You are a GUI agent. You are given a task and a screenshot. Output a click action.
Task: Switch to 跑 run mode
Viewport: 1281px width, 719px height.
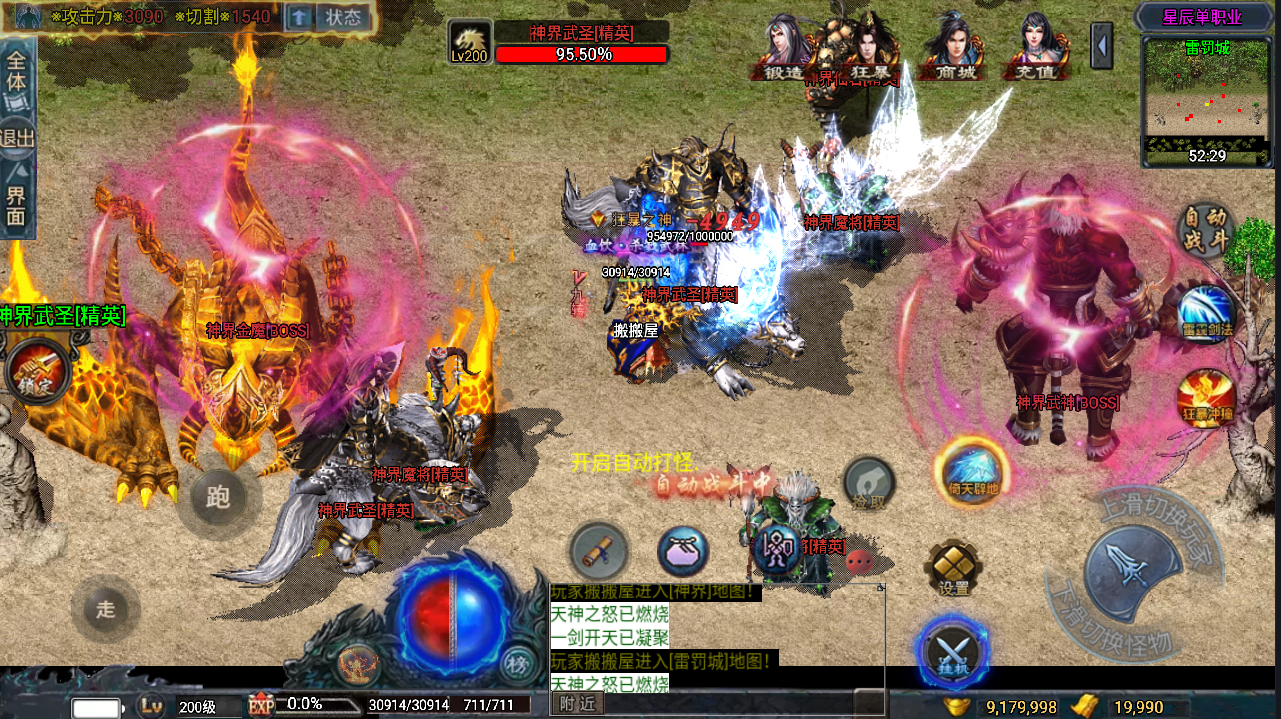coord(217,496)
